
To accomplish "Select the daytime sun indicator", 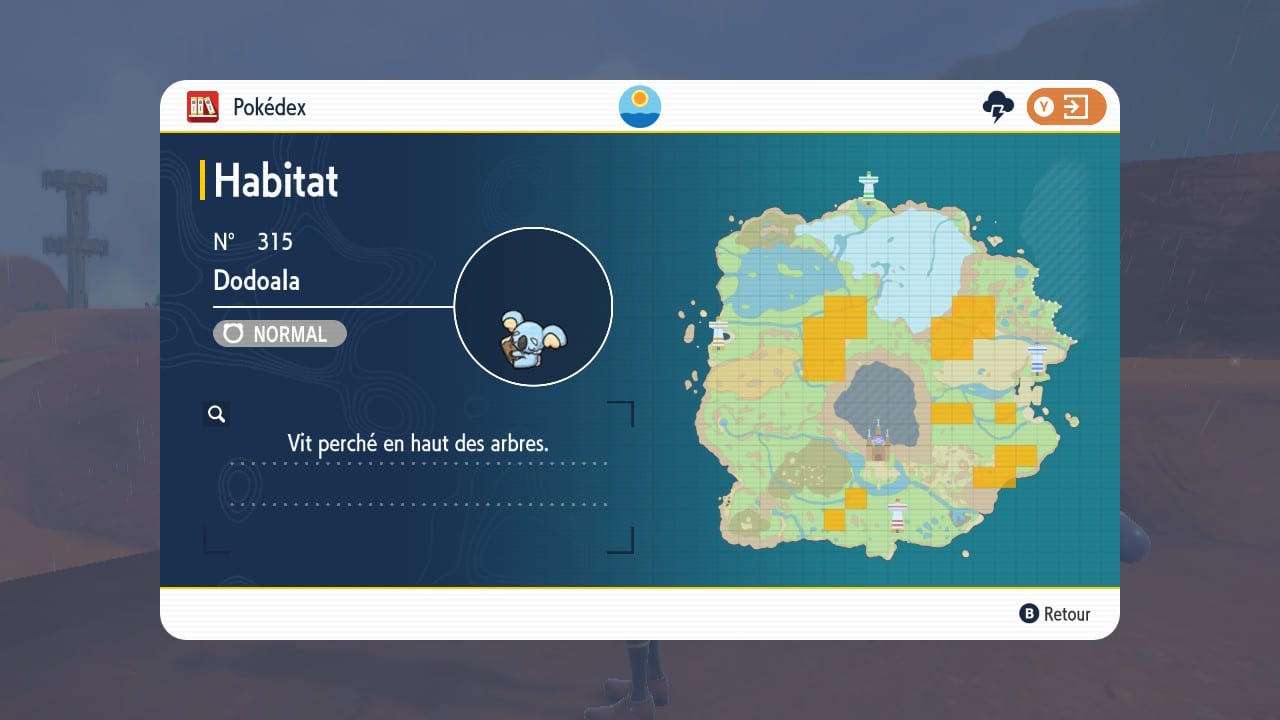I will click(640, 107).
